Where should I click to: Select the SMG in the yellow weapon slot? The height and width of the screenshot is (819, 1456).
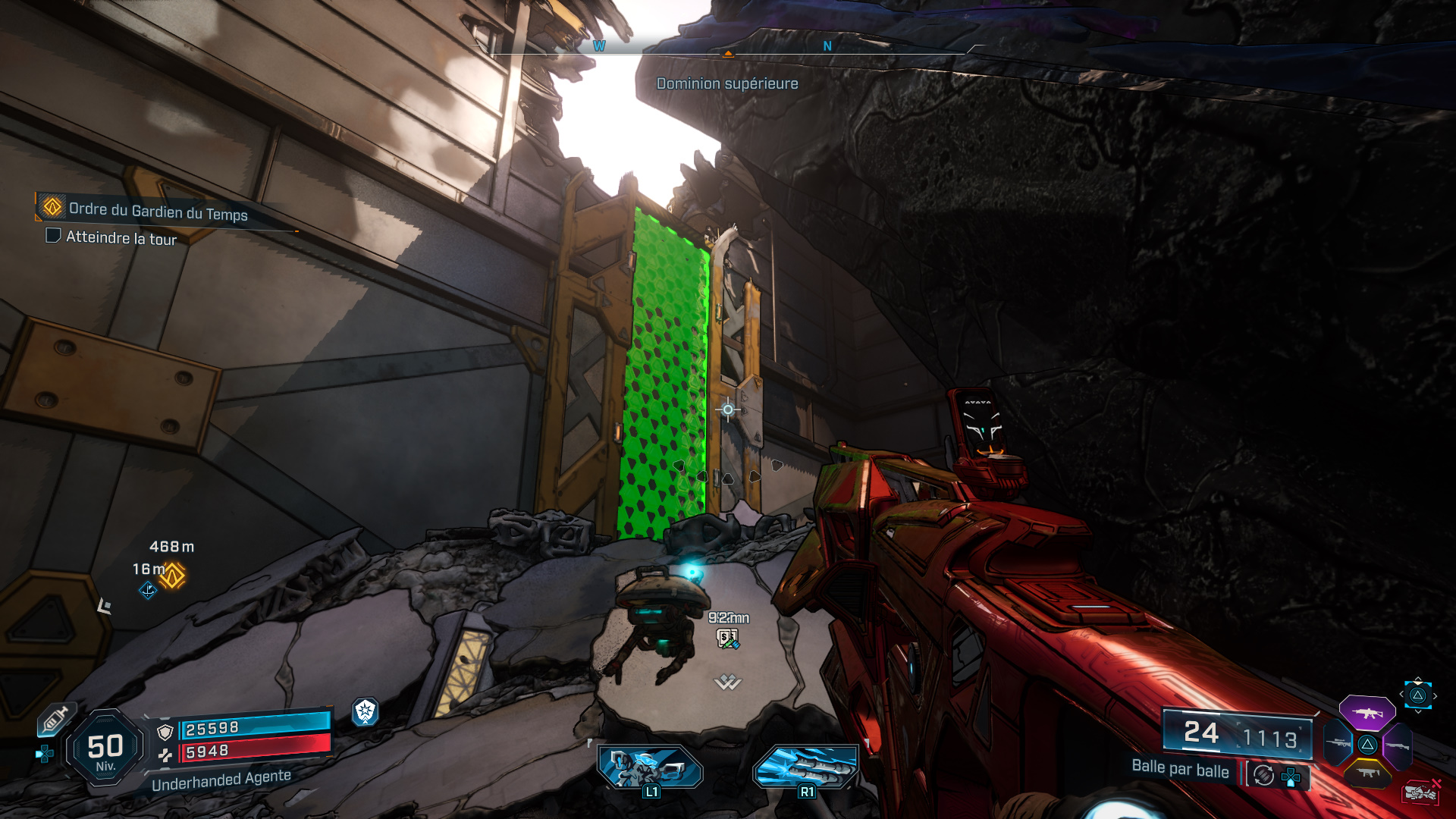tap(1368, 773)
